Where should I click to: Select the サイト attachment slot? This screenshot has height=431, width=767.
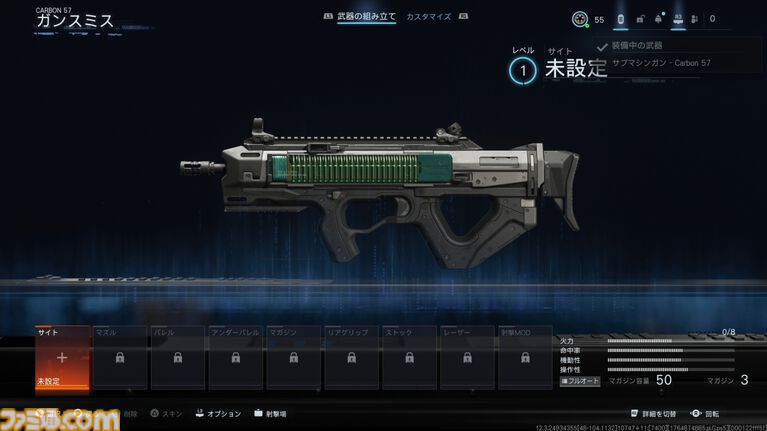coord(62,357)
